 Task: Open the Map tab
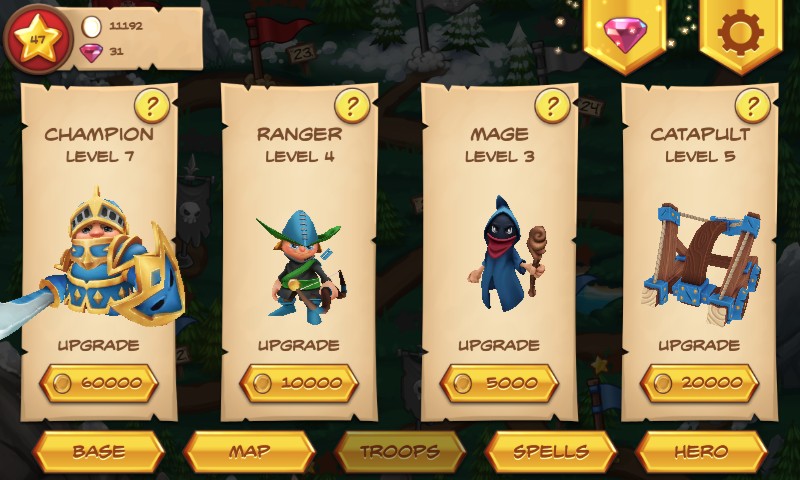coord(249,451)
